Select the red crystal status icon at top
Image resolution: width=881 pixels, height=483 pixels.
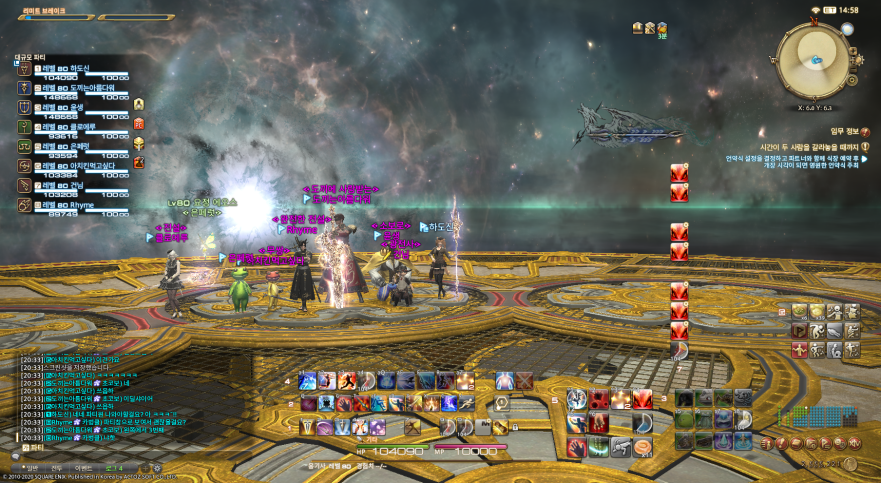[x=679, y=172]
